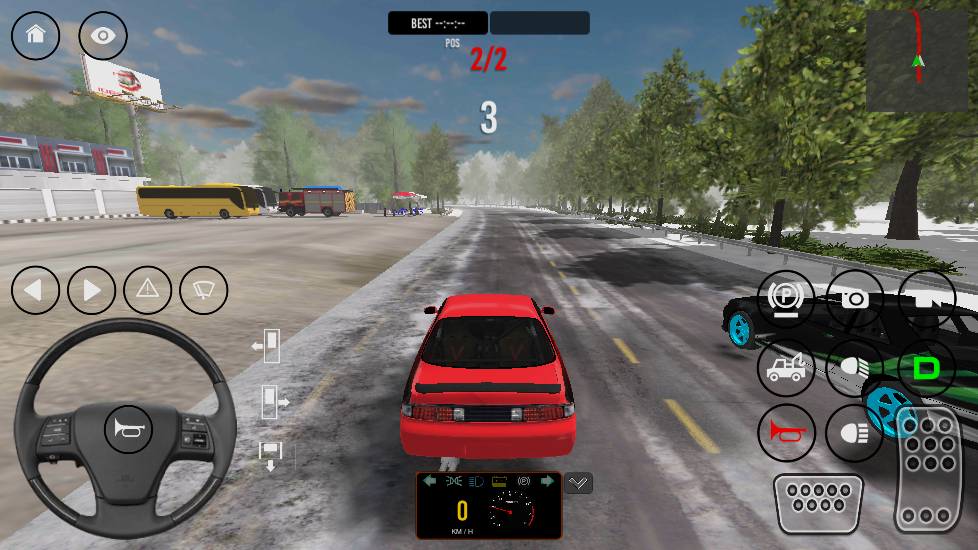This screenshot has width=978, height=550.
Task: Turn on the hazard warning lights
Action: click(x=148, y=291)
